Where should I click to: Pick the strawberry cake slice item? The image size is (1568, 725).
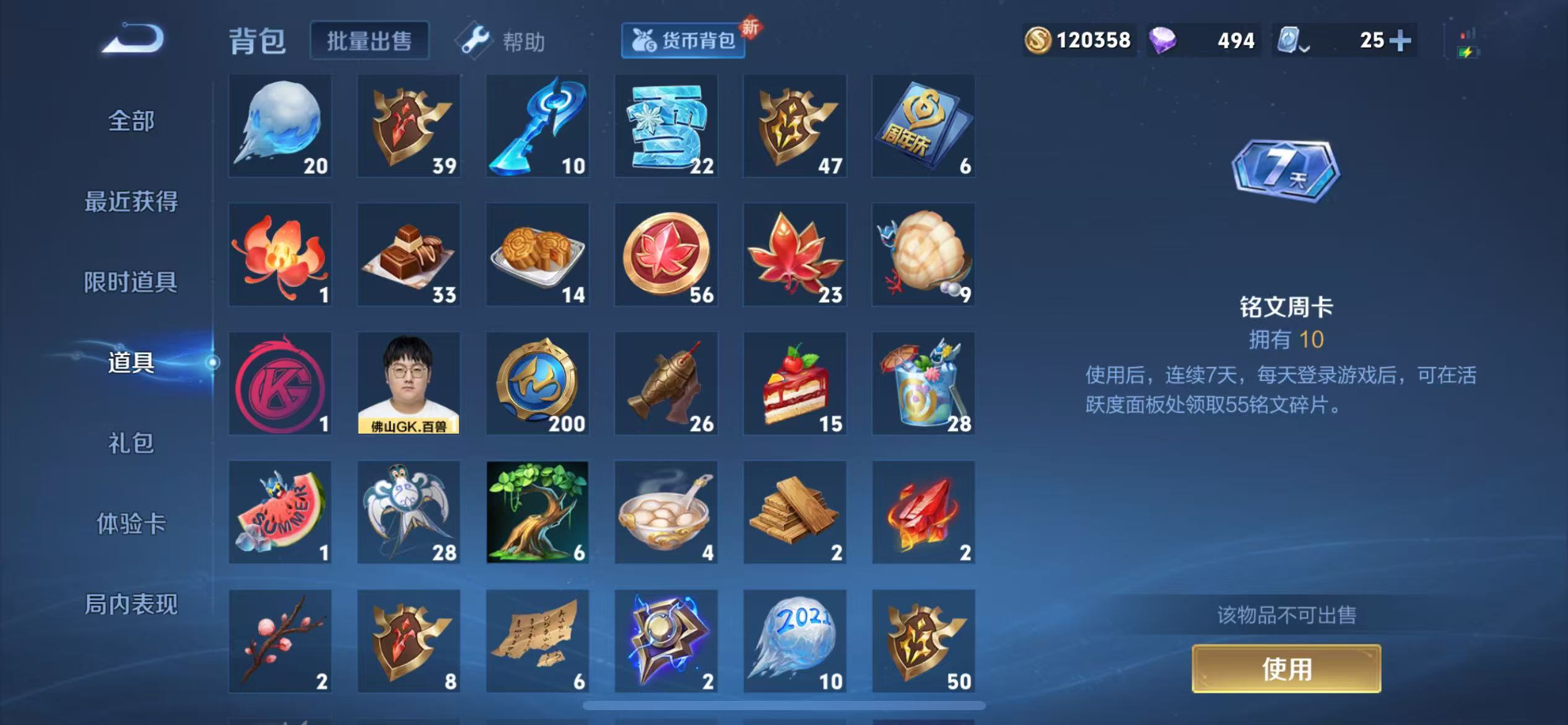pyautogui.click(x=795, y=383)
